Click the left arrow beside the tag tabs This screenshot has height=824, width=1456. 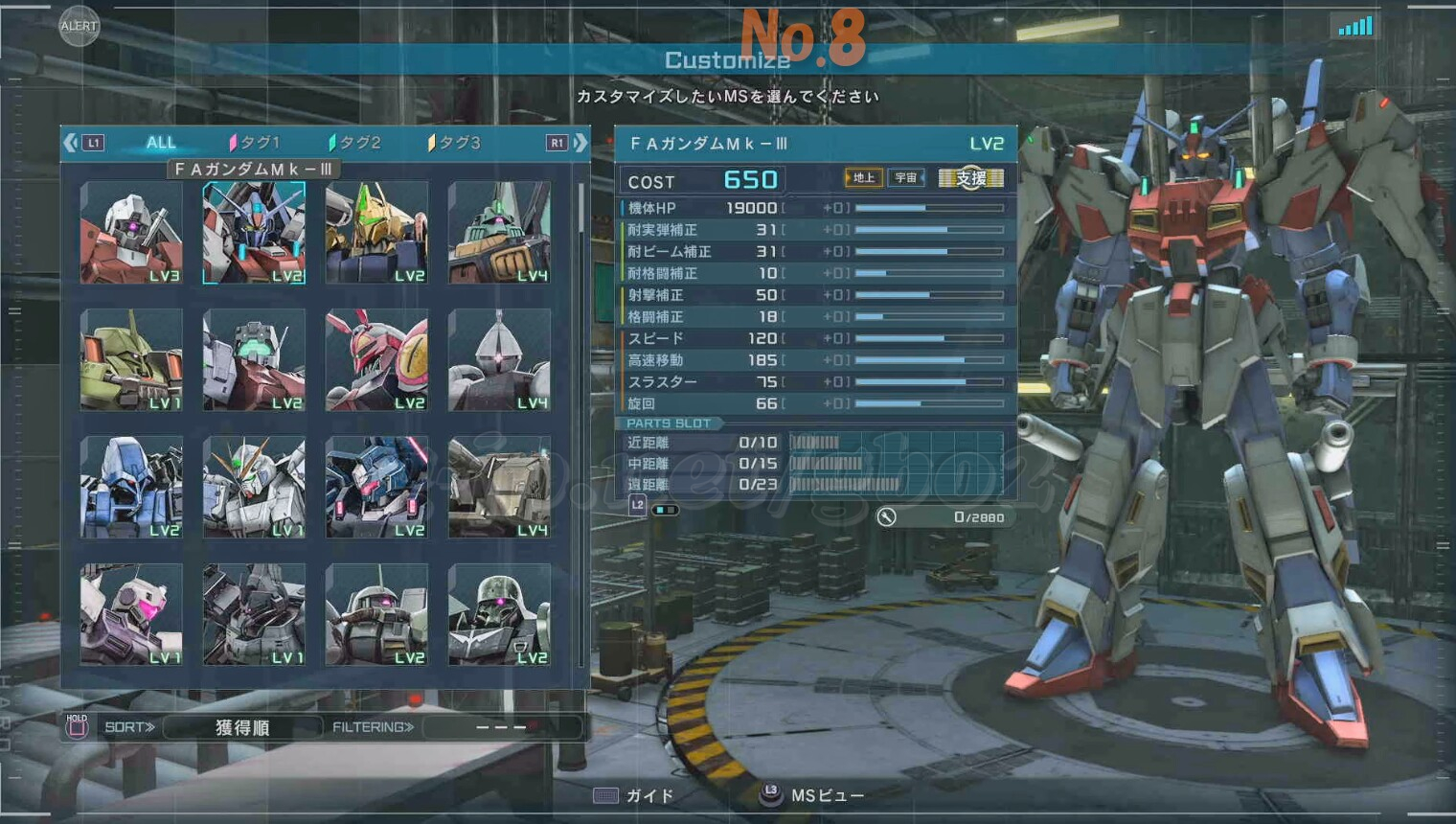coord(71,143)
